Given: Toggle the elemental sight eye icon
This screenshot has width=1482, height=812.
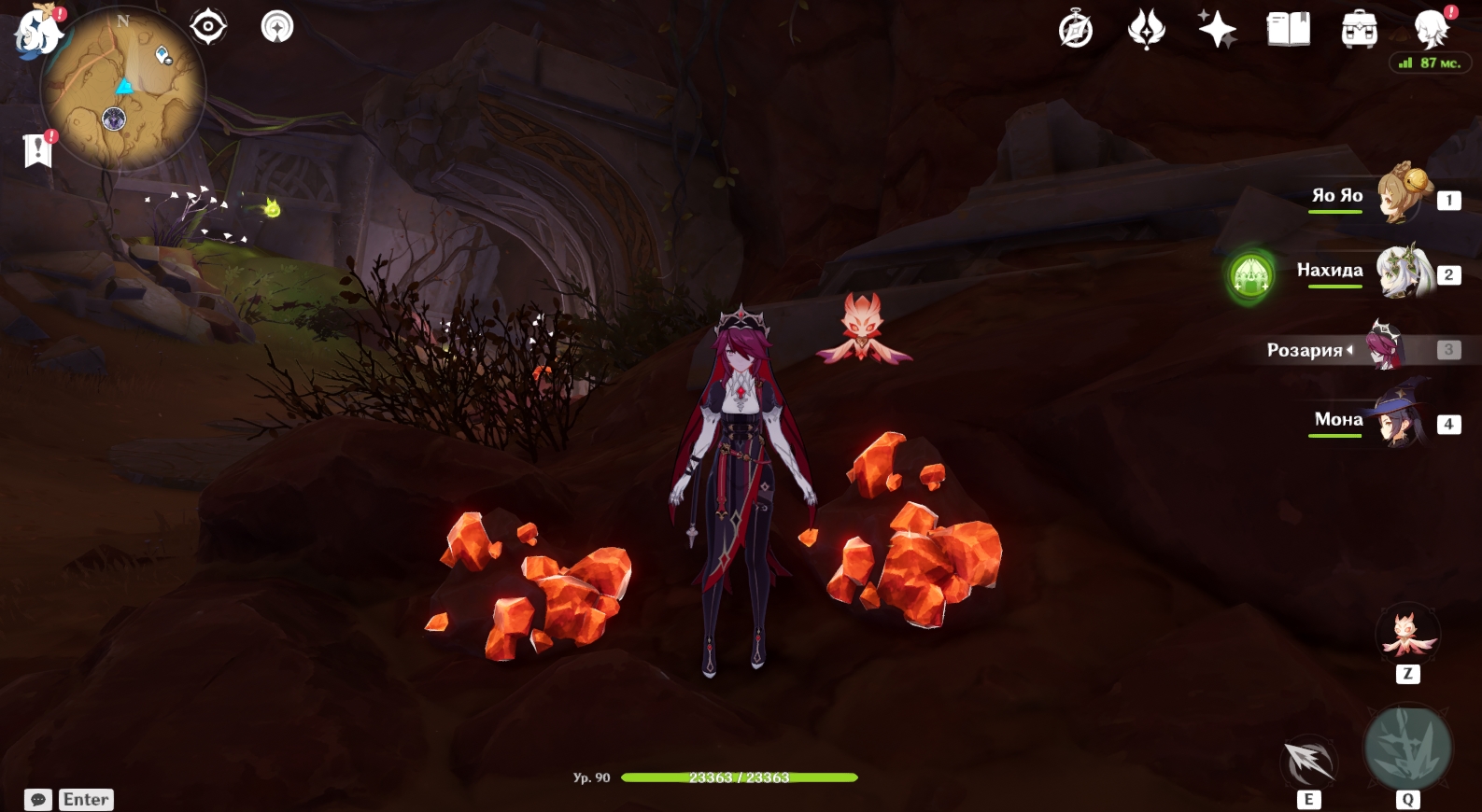Looking at the screenshot, I should 207,26.
